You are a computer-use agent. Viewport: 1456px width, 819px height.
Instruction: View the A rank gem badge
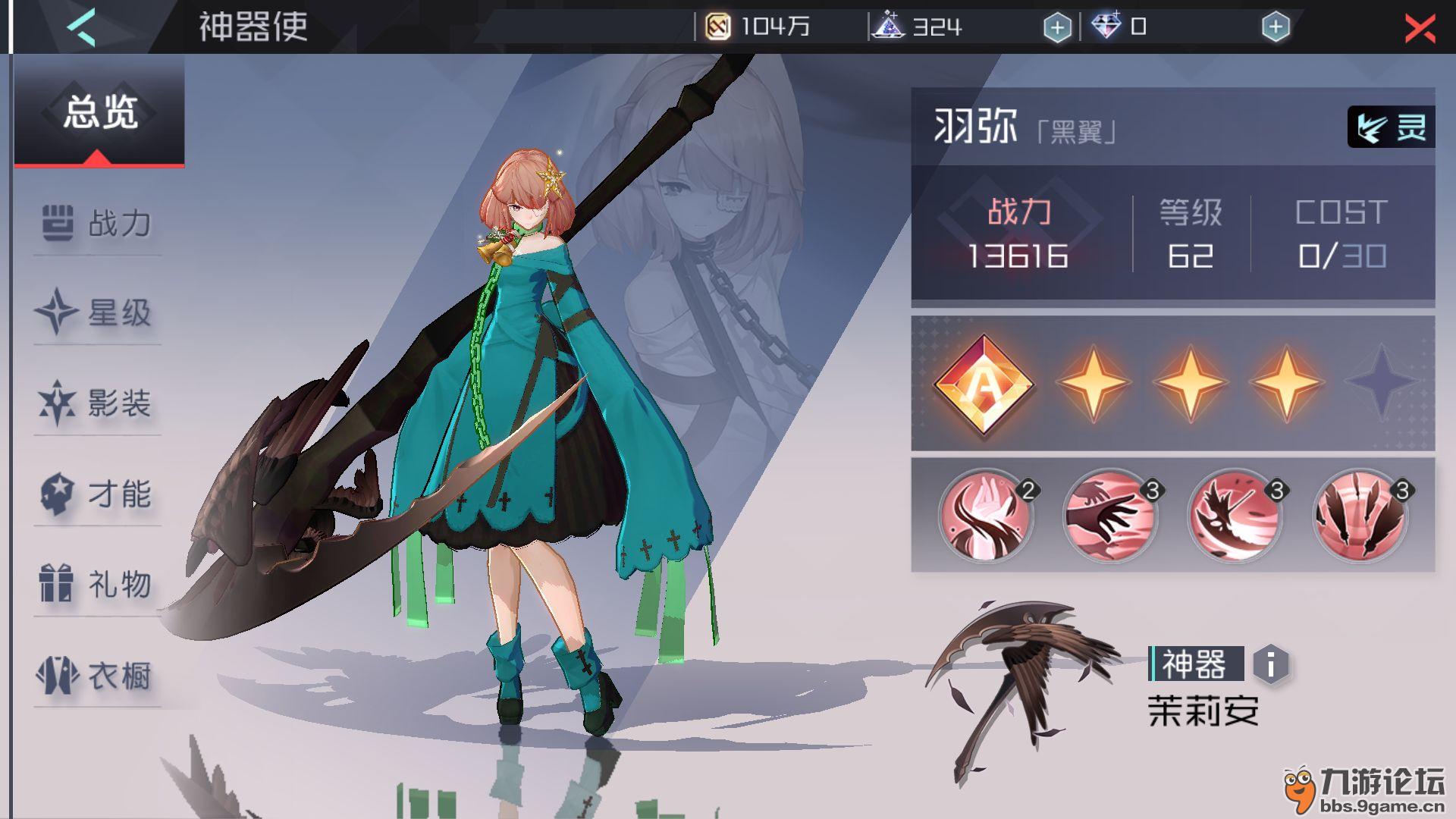coord(984,384)
